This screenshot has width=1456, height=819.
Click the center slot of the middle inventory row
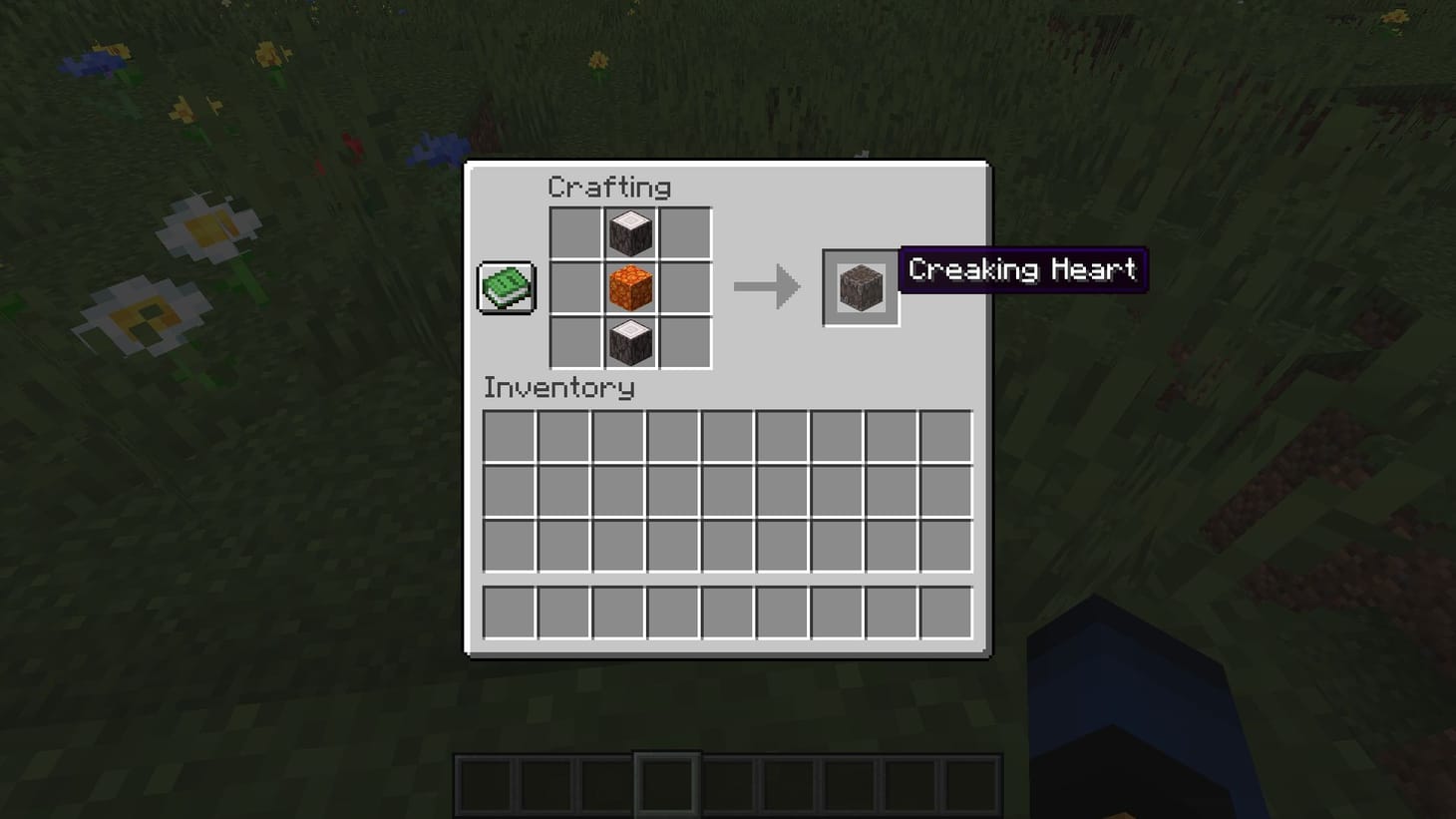726,491
